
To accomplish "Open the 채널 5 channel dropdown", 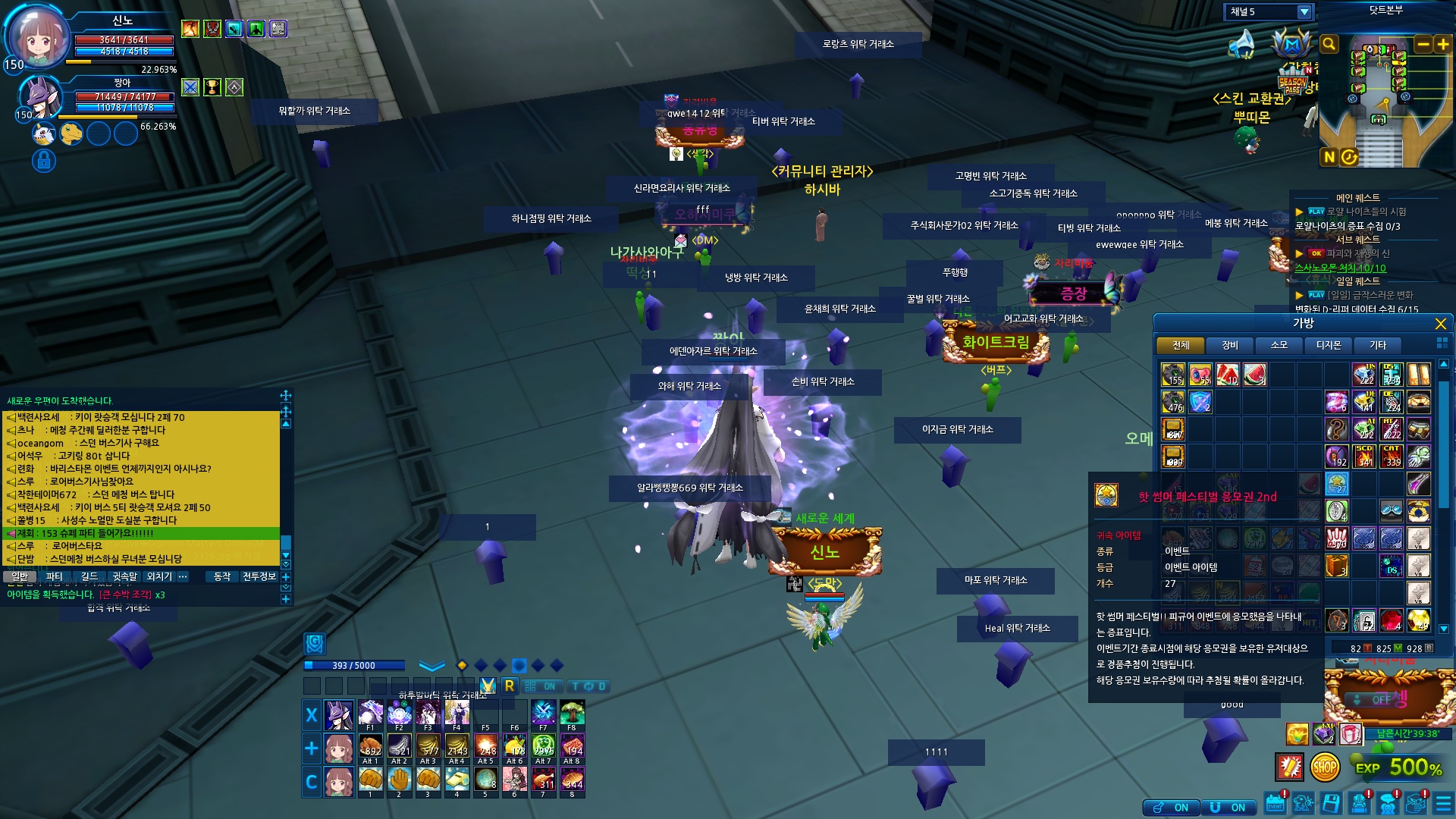I will click(1304, 12).
